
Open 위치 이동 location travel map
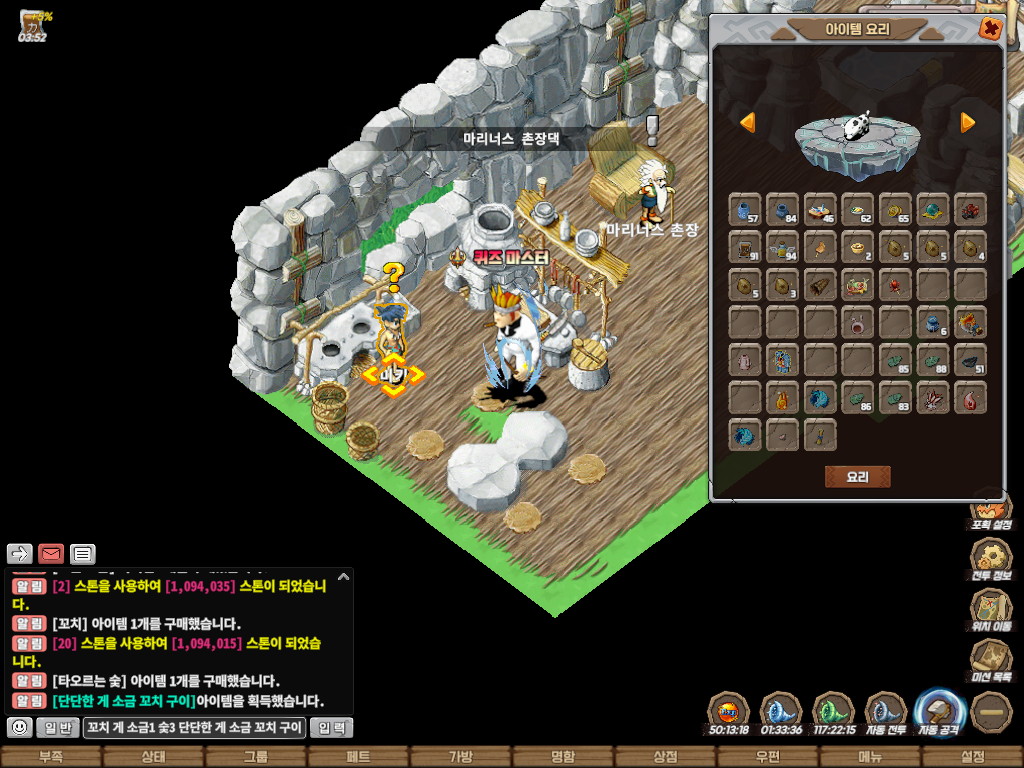990,608
